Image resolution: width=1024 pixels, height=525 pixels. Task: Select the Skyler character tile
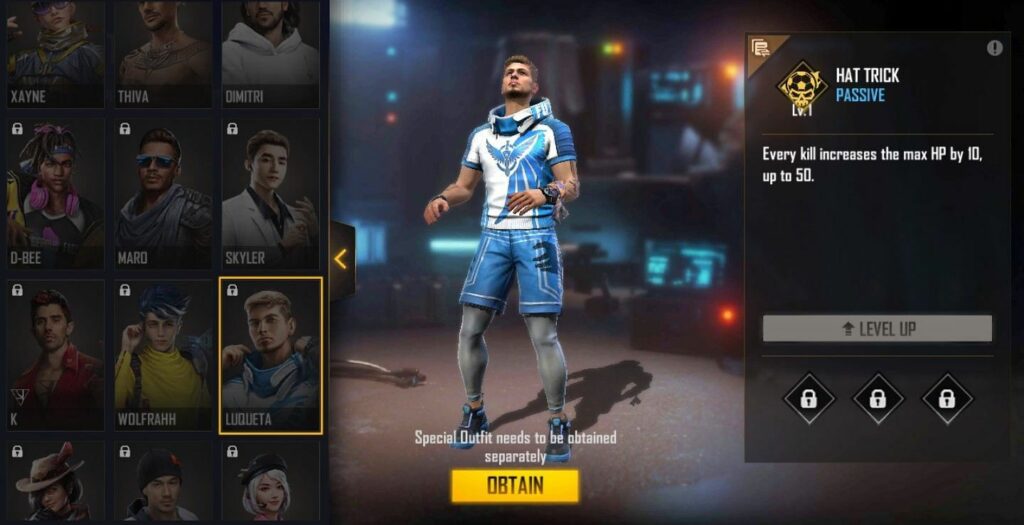(x=270, y=194)
